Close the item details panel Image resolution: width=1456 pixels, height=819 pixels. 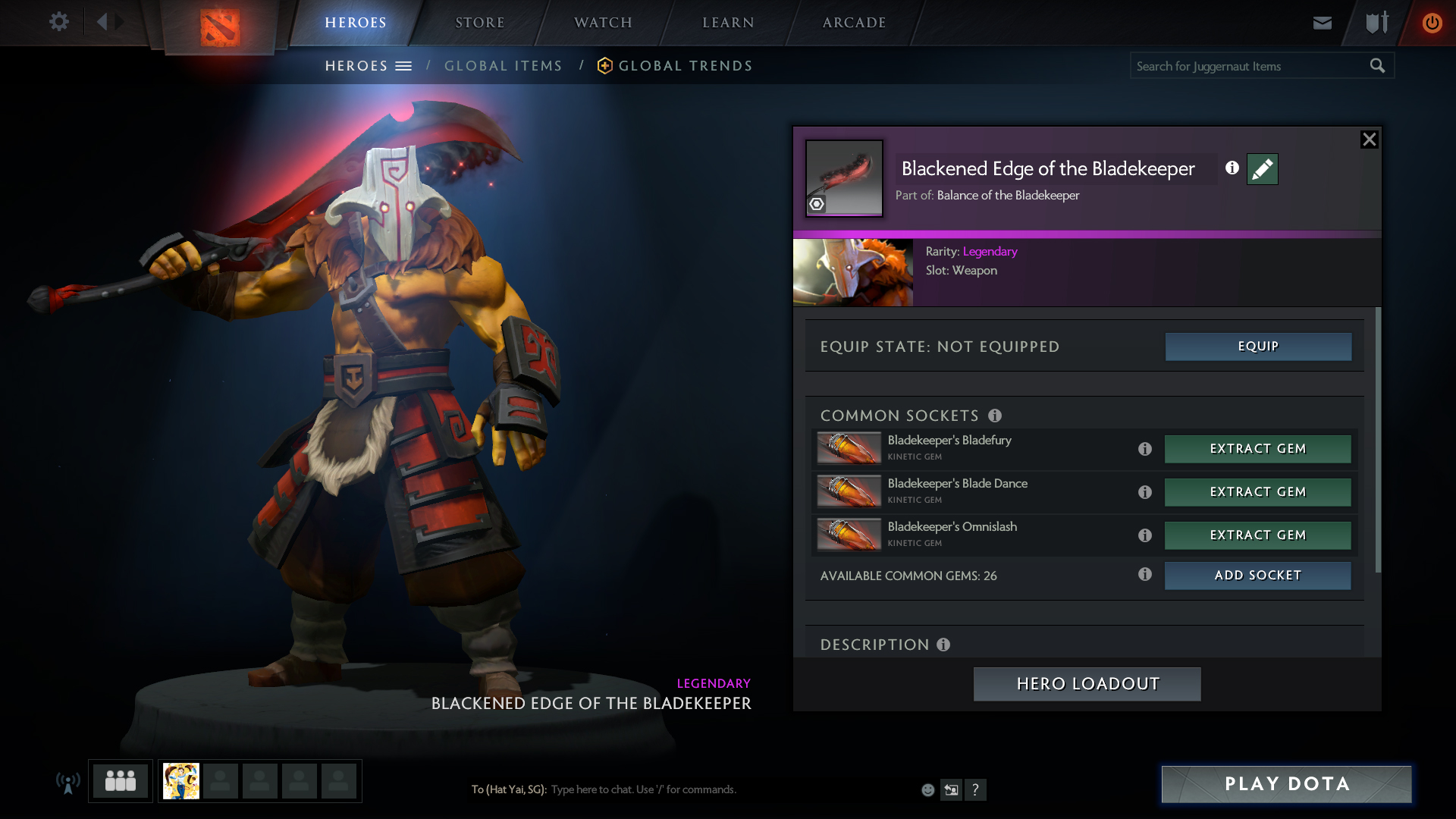click(1369, 140)
